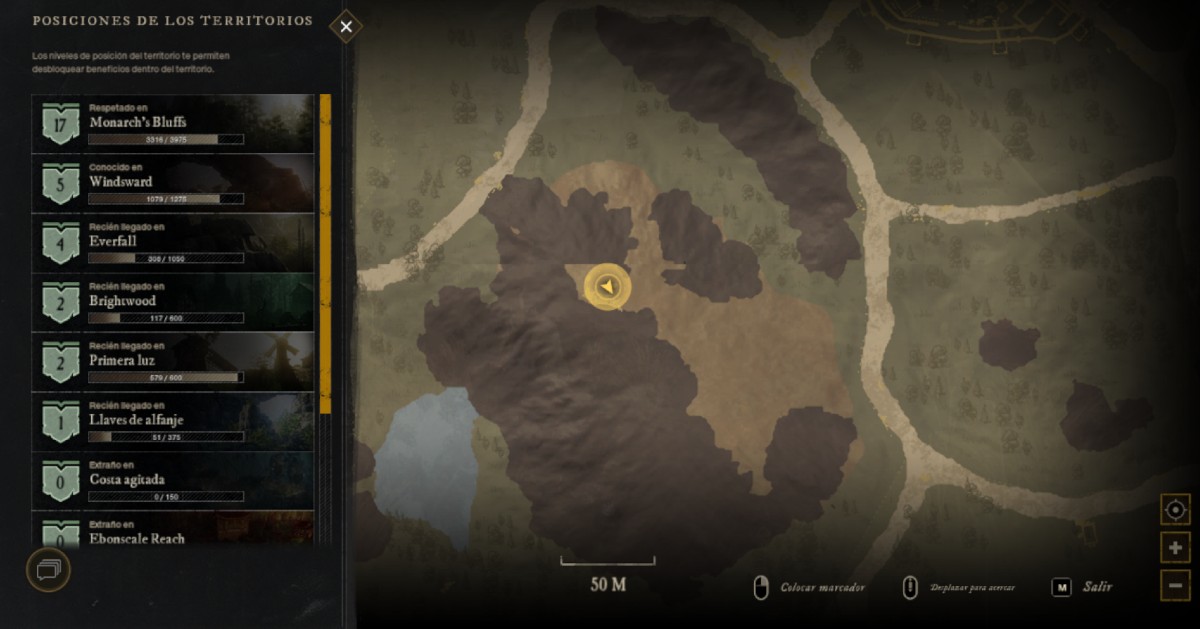The height and width of the screenshot is (629, 1200).
Task: Center the map on player location
Action: (x=1175, y=510)
